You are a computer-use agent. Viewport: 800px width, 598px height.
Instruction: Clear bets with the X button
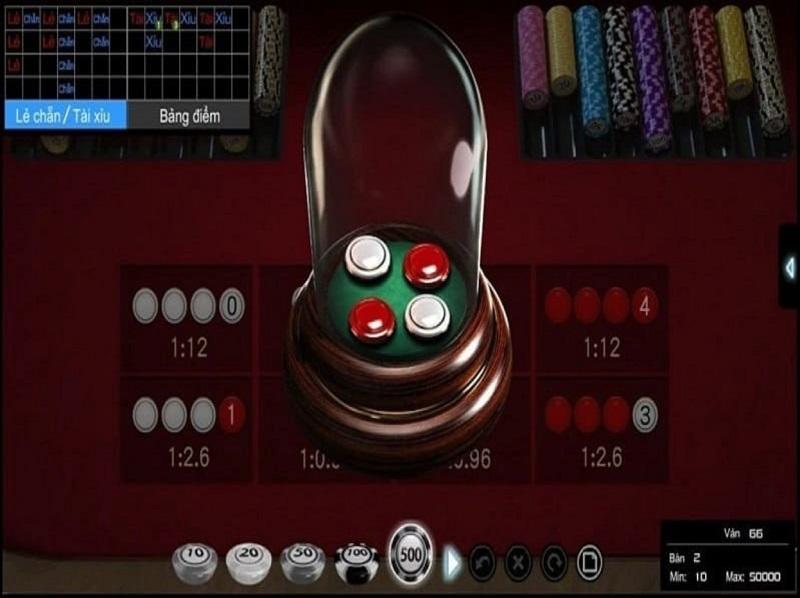[517, 562]
